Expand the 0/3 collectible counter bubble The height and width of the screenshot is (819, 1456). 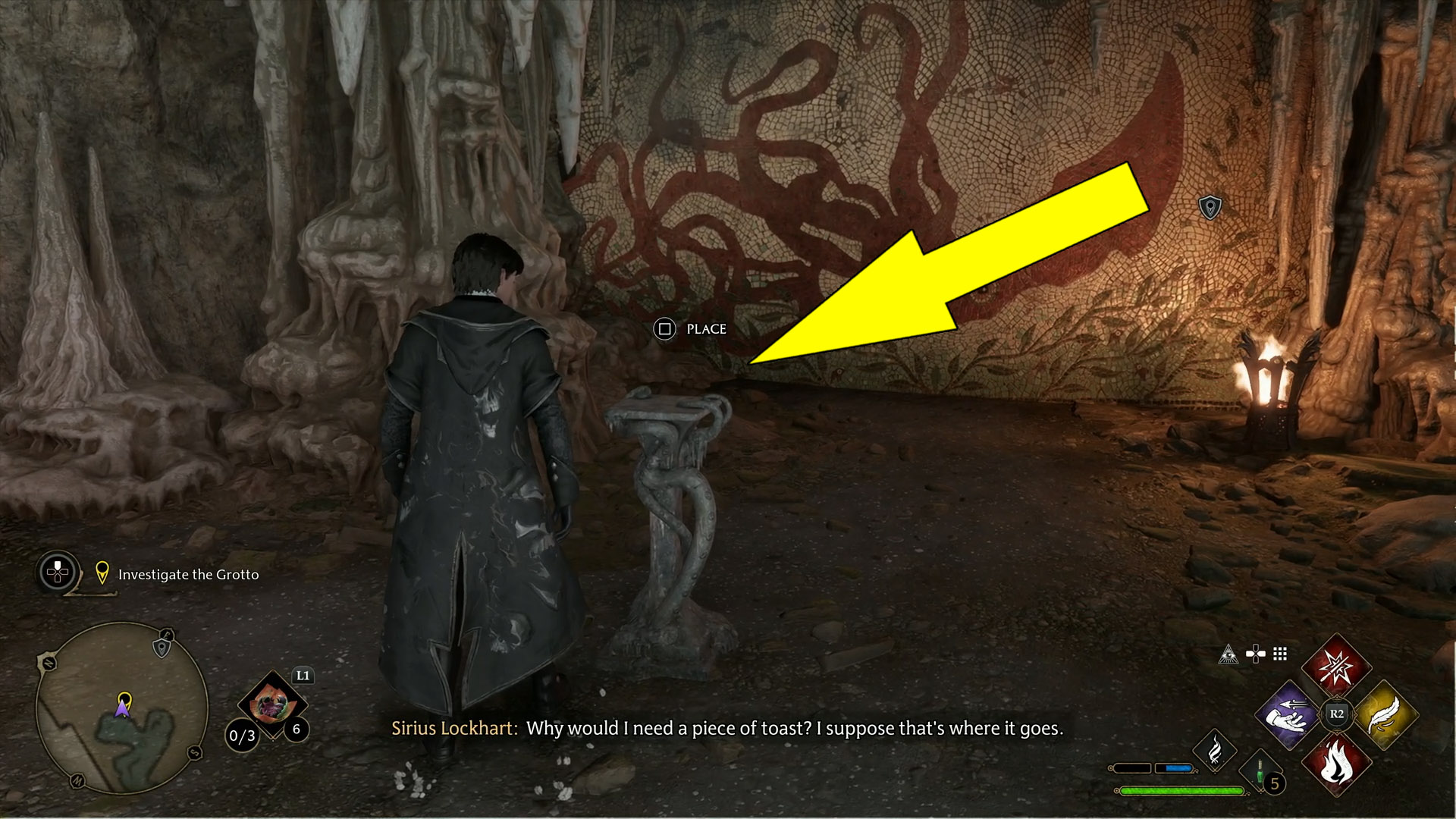tap(241, 736)
